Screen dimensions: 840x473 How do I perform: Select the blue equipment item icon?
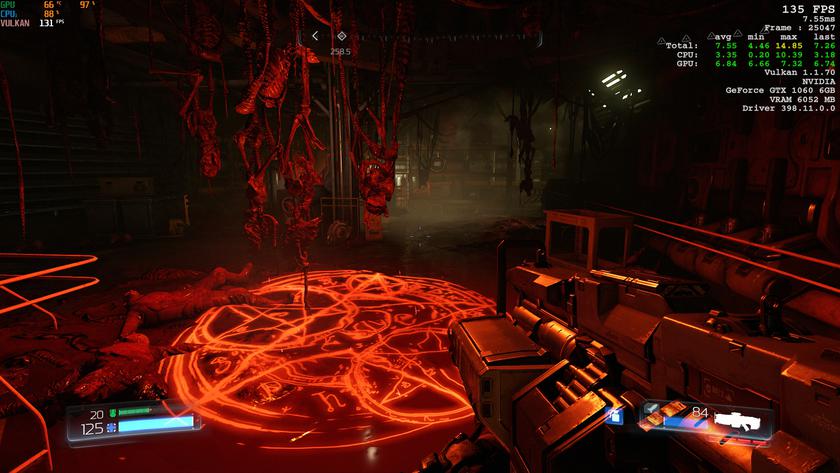point(615,414)
